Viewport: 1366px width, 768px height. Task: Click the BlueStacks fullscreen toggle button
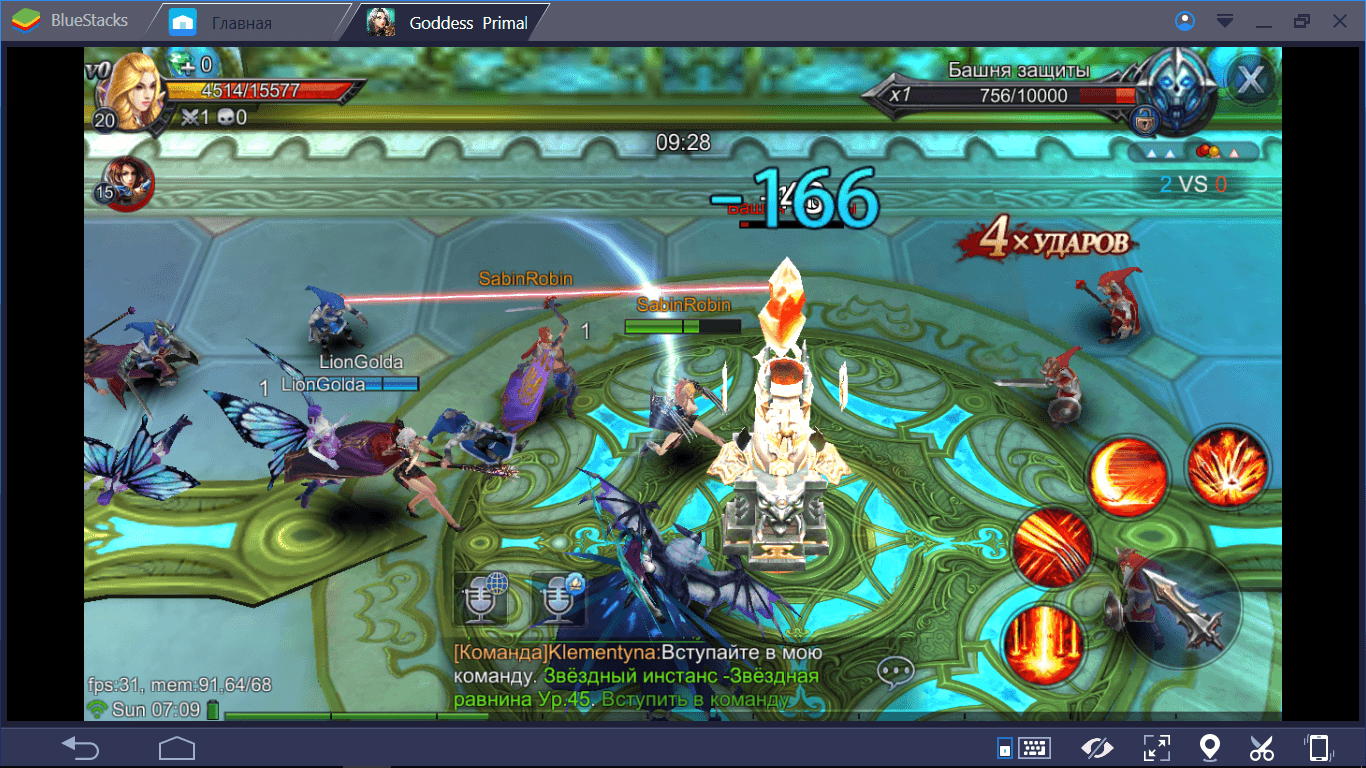point(1156,748)
